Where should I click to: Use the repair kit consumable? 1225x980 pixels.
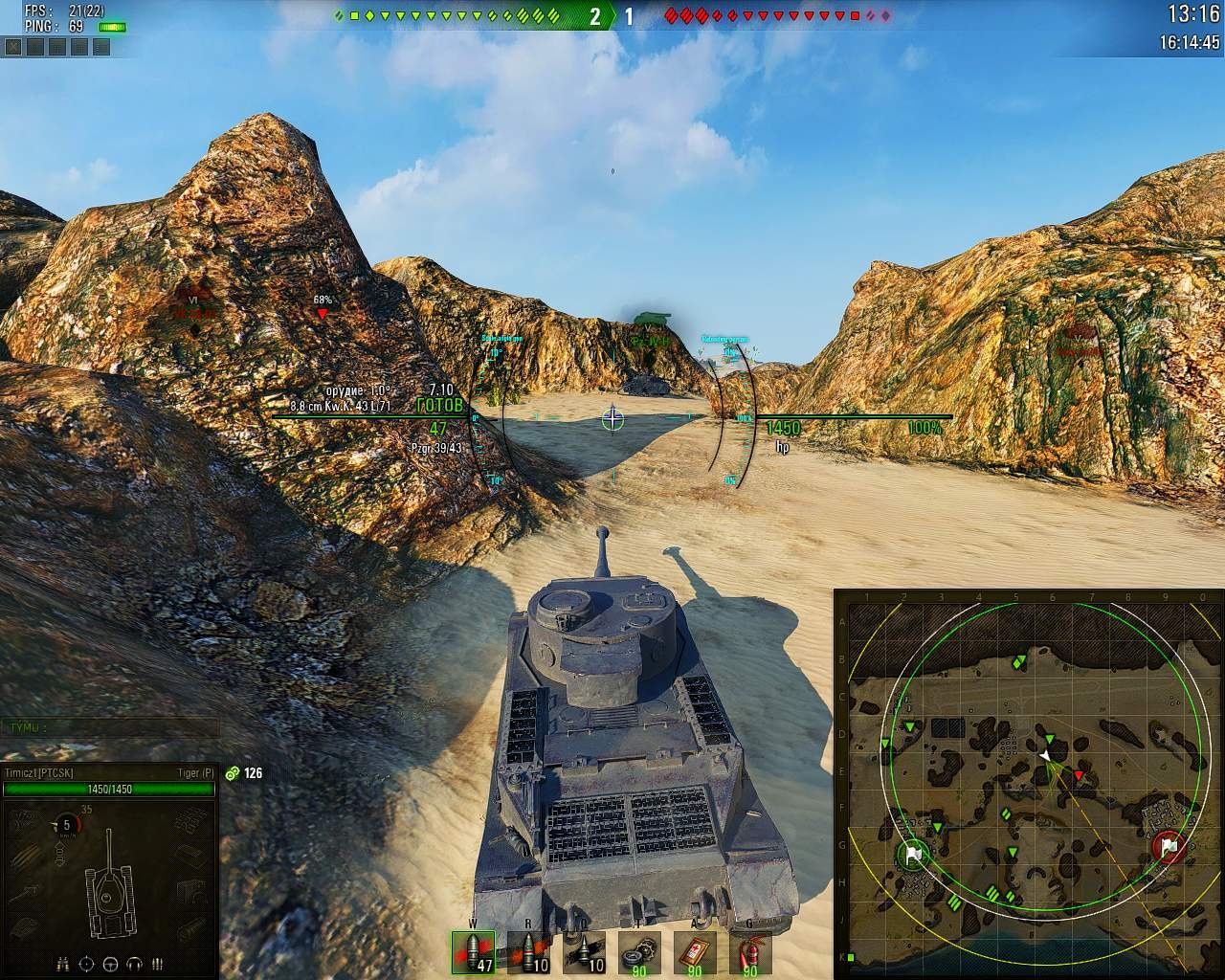[x=638, y=952]
